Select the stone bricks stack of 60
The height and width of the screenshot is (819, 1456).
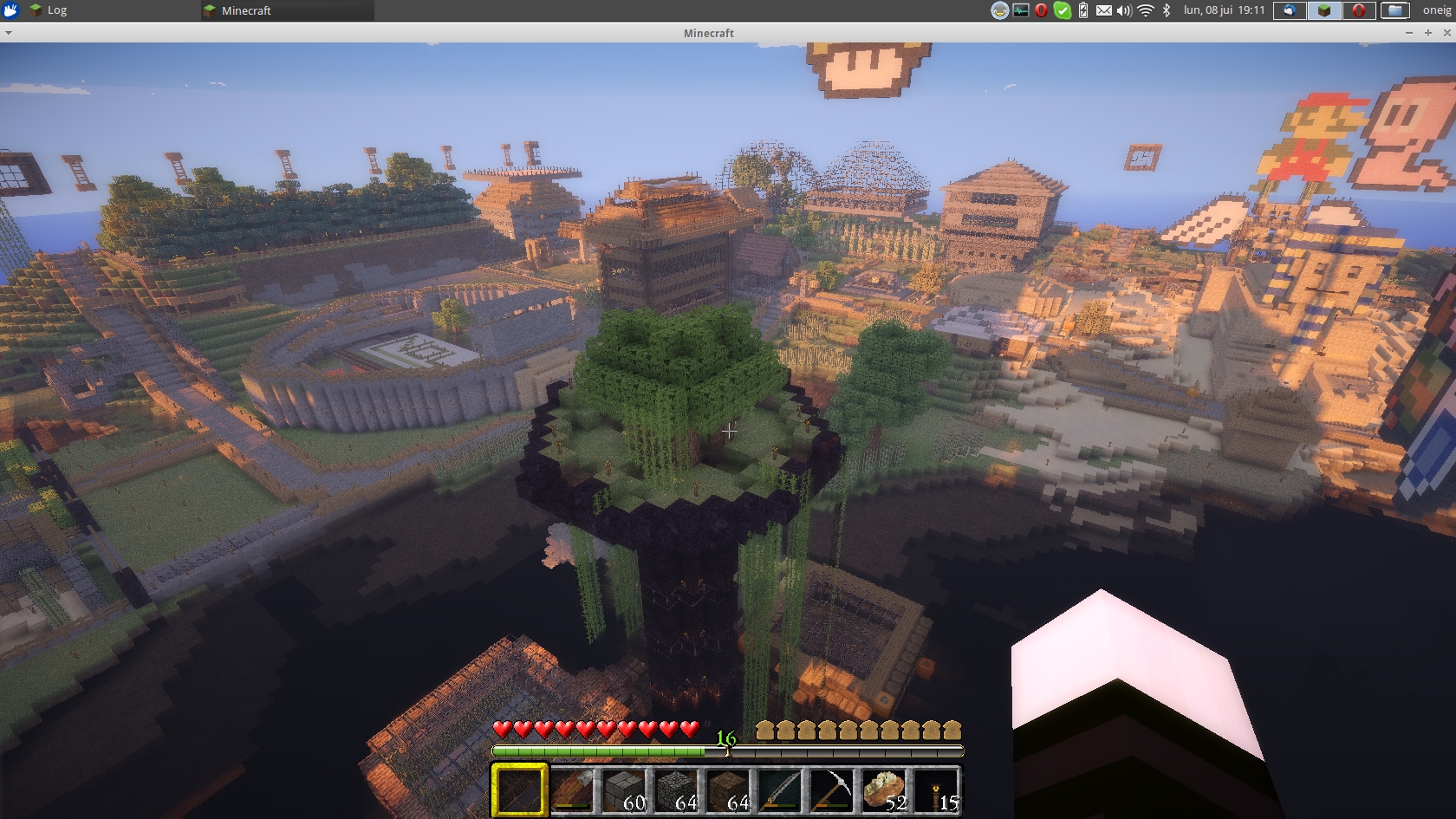(624, 790)
